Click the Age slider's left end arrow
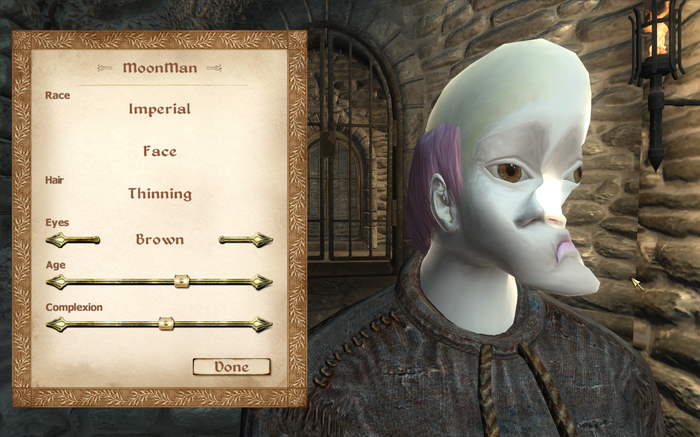 pyautogui.click(x=56, y=282)
